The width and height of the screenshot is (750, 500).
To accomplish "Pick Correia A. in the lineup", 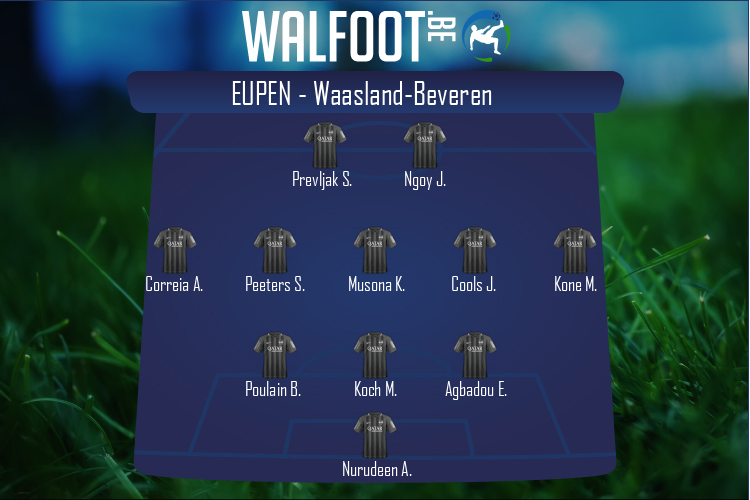I will [174, 251].
